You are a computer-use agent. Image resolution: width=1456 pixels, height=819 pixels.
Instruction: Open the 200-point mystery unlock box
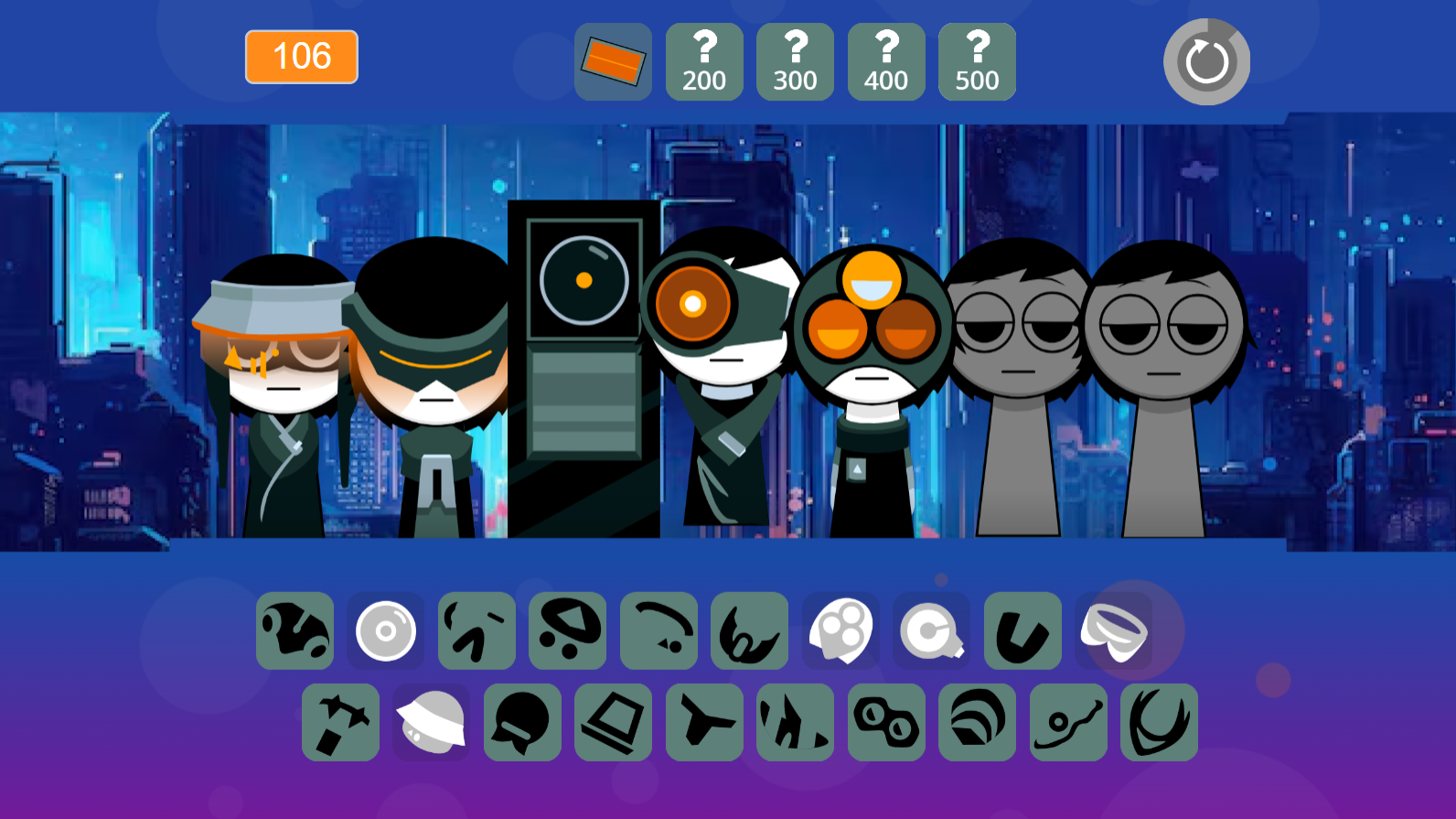(x=704, y=62)
